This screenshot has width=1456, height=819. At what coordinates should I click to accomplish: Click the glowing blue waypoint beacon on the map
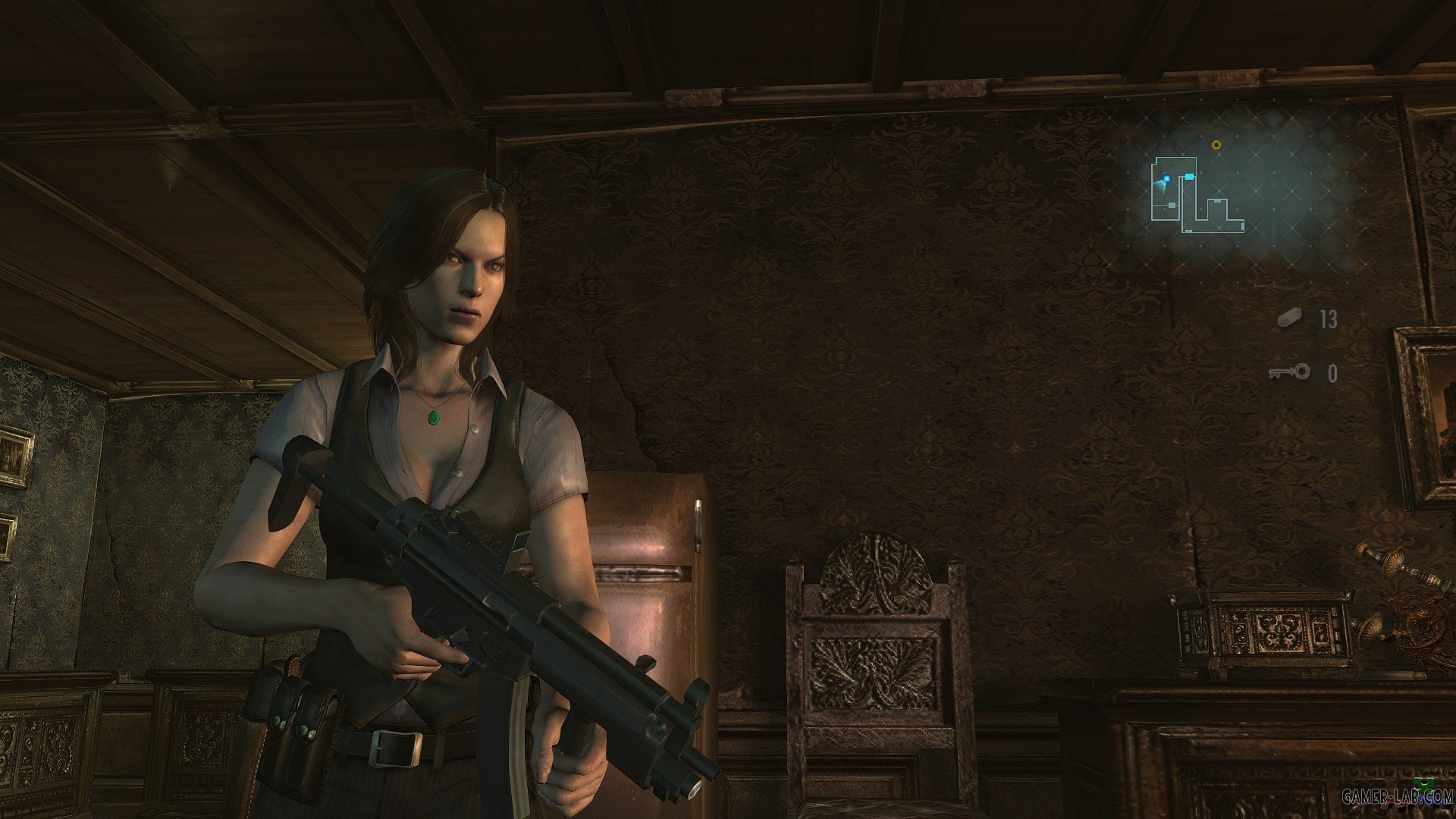pos(1167,177)
